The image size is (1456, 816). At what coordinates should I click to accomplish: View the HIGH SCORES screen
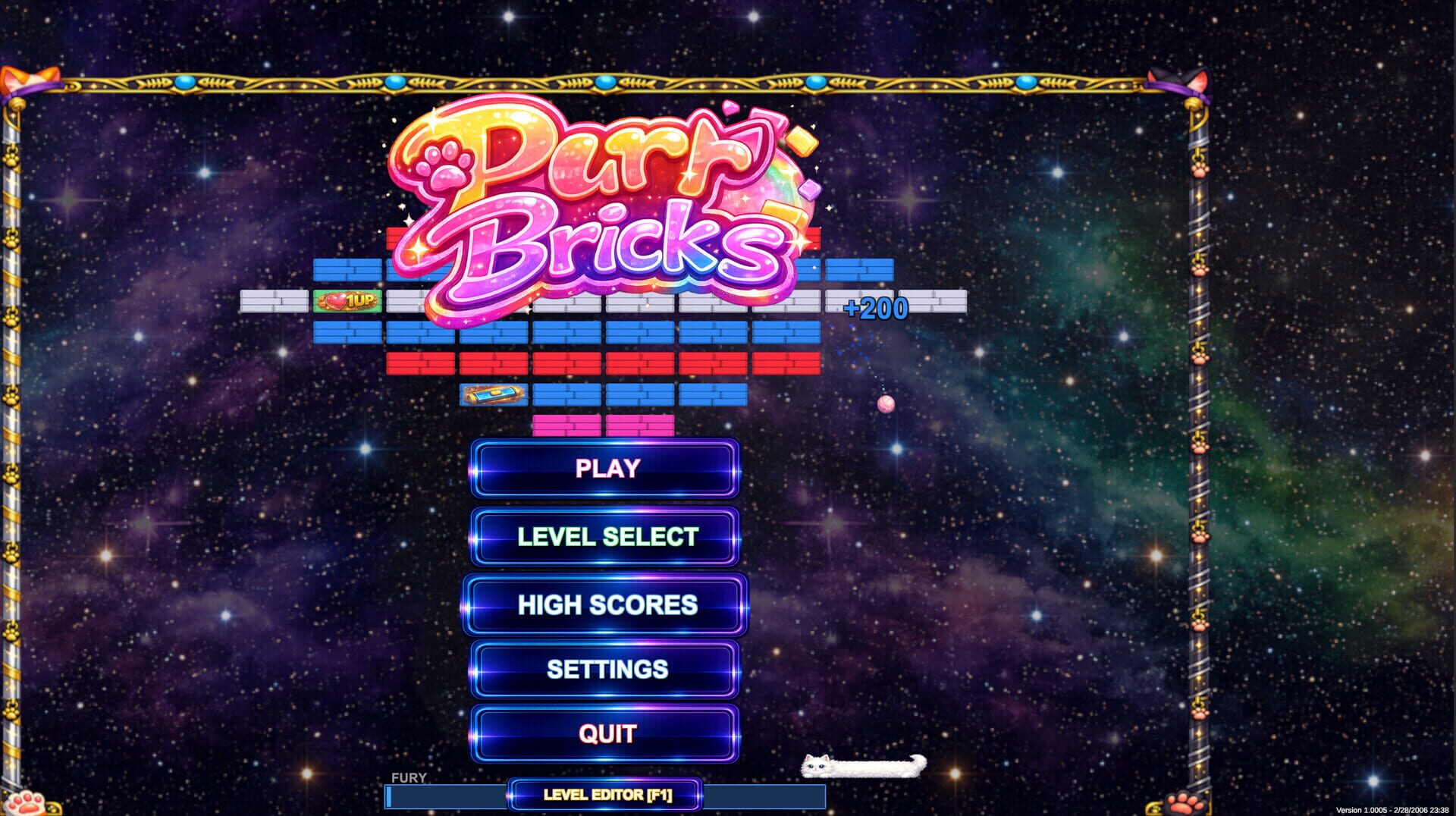pos(604,604)
